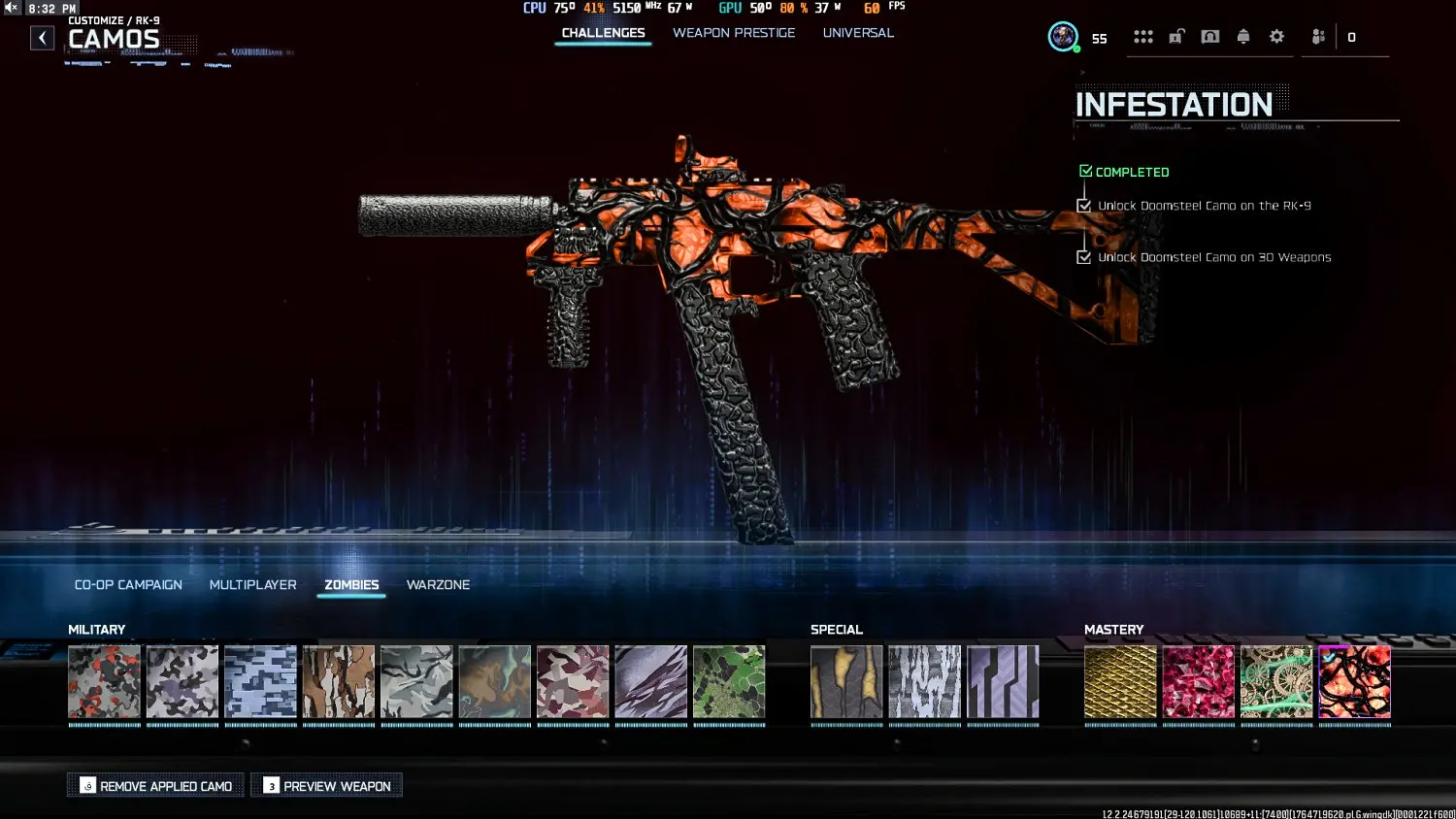The height and width of the screenshot is (819, 1456).
Task: Click the back arrow next to CAMOS
Action: (42, 37)
